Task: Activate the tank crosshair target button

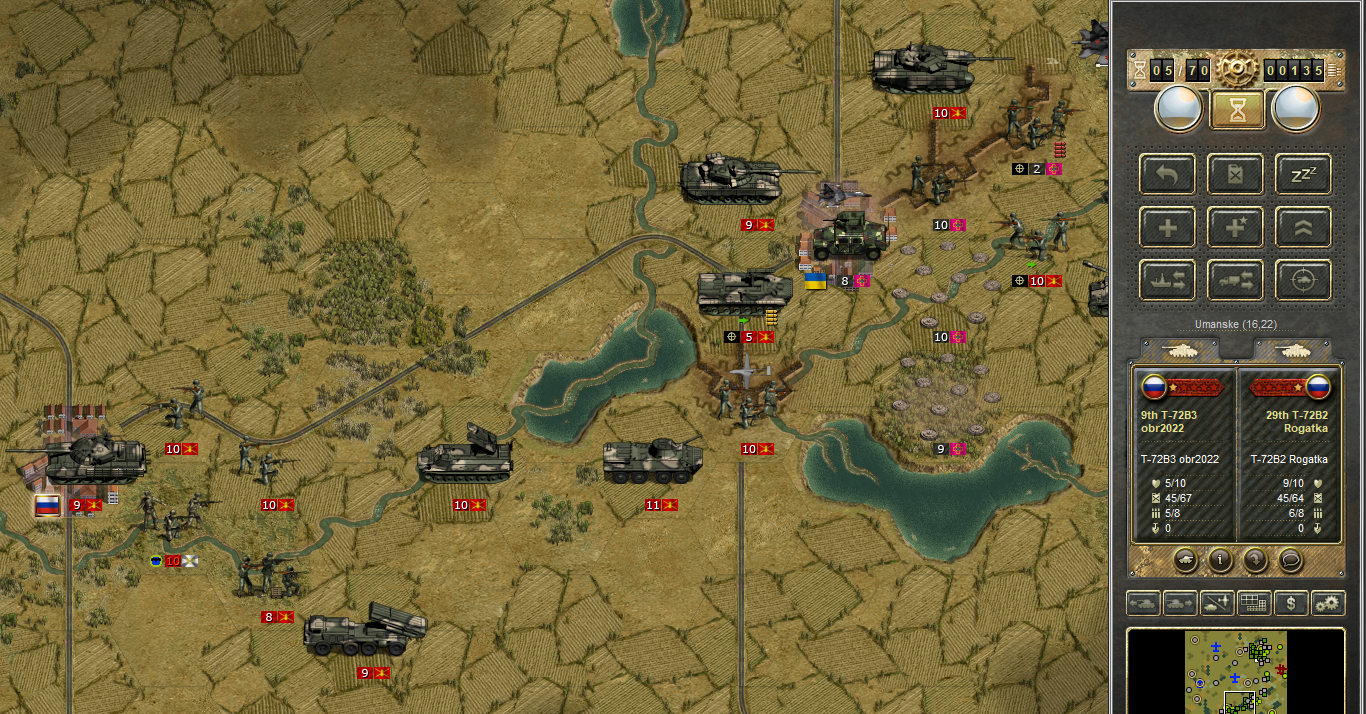Action: (x=1303, y=280)
